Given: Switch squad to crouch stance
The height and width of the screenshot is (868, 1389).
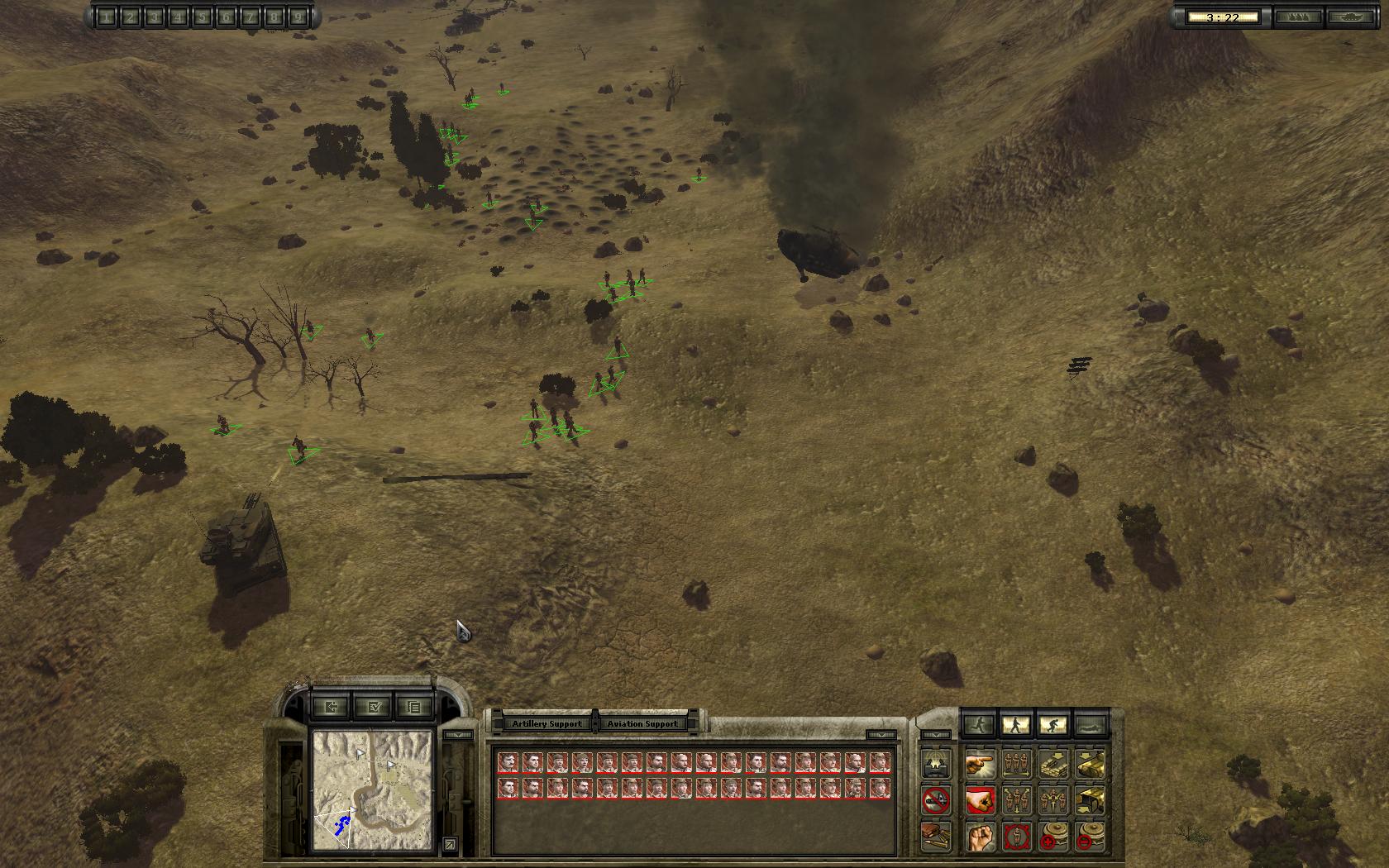Looking at the screenshot, I should click(x=1053, y=725).
